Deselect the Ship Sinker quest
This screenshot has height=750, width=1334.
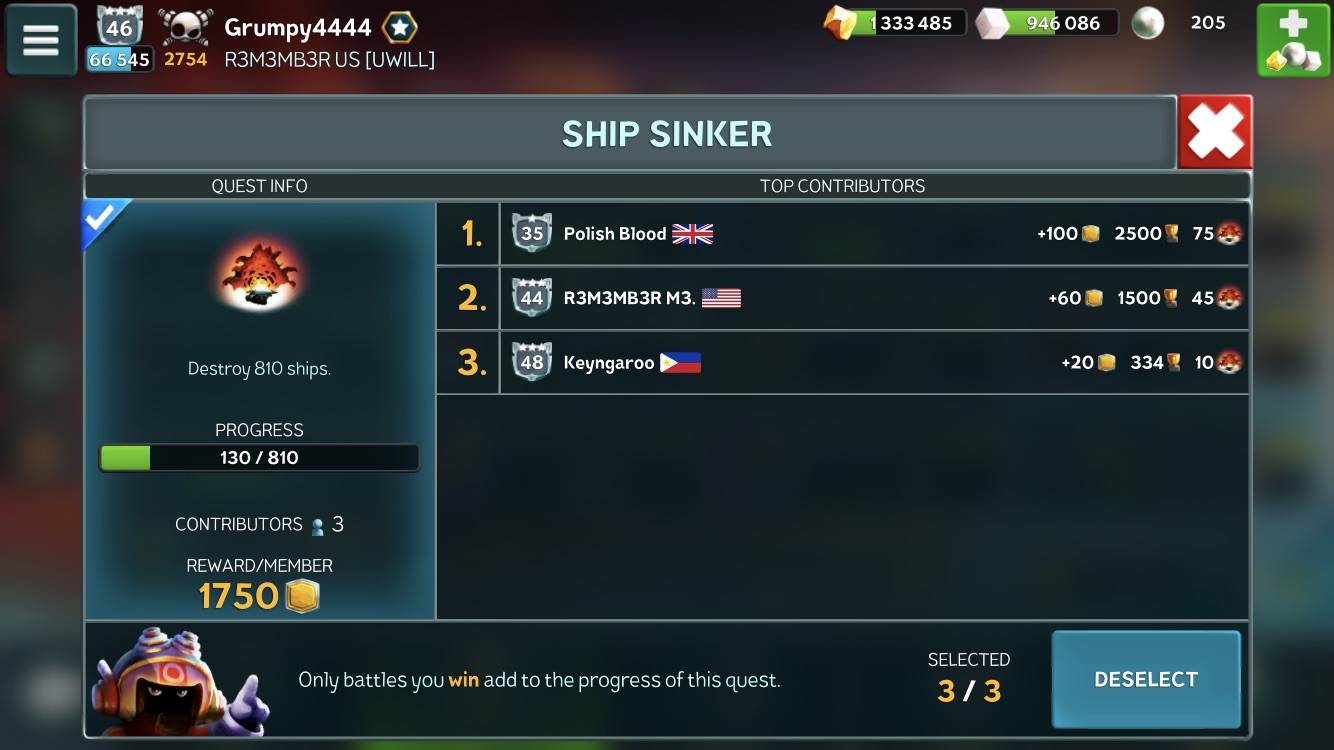tap(1146, 679)
